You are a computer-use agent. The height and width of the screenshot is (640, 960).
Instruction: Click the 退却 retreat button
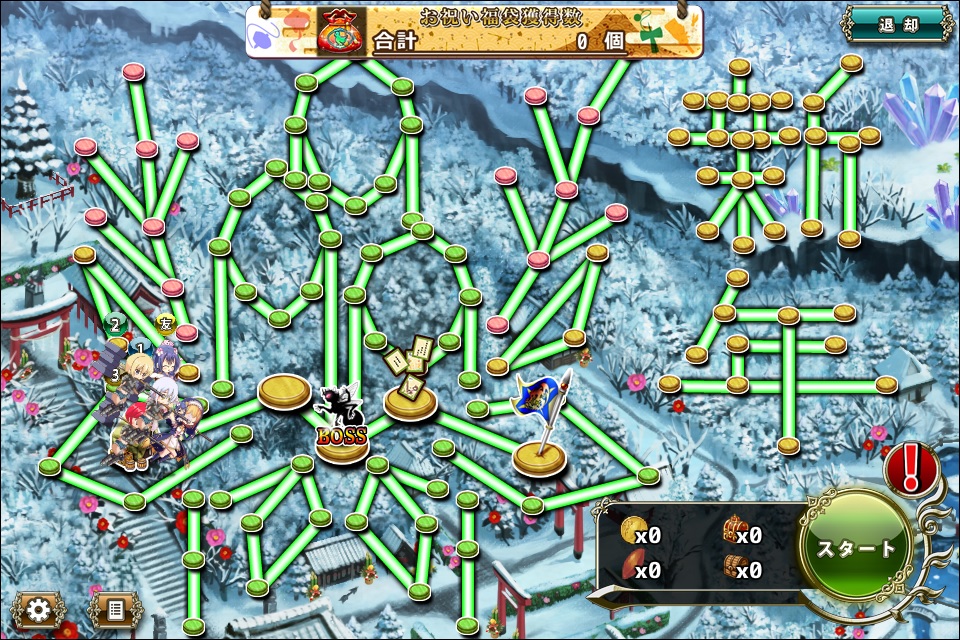[x=896, y=24]
